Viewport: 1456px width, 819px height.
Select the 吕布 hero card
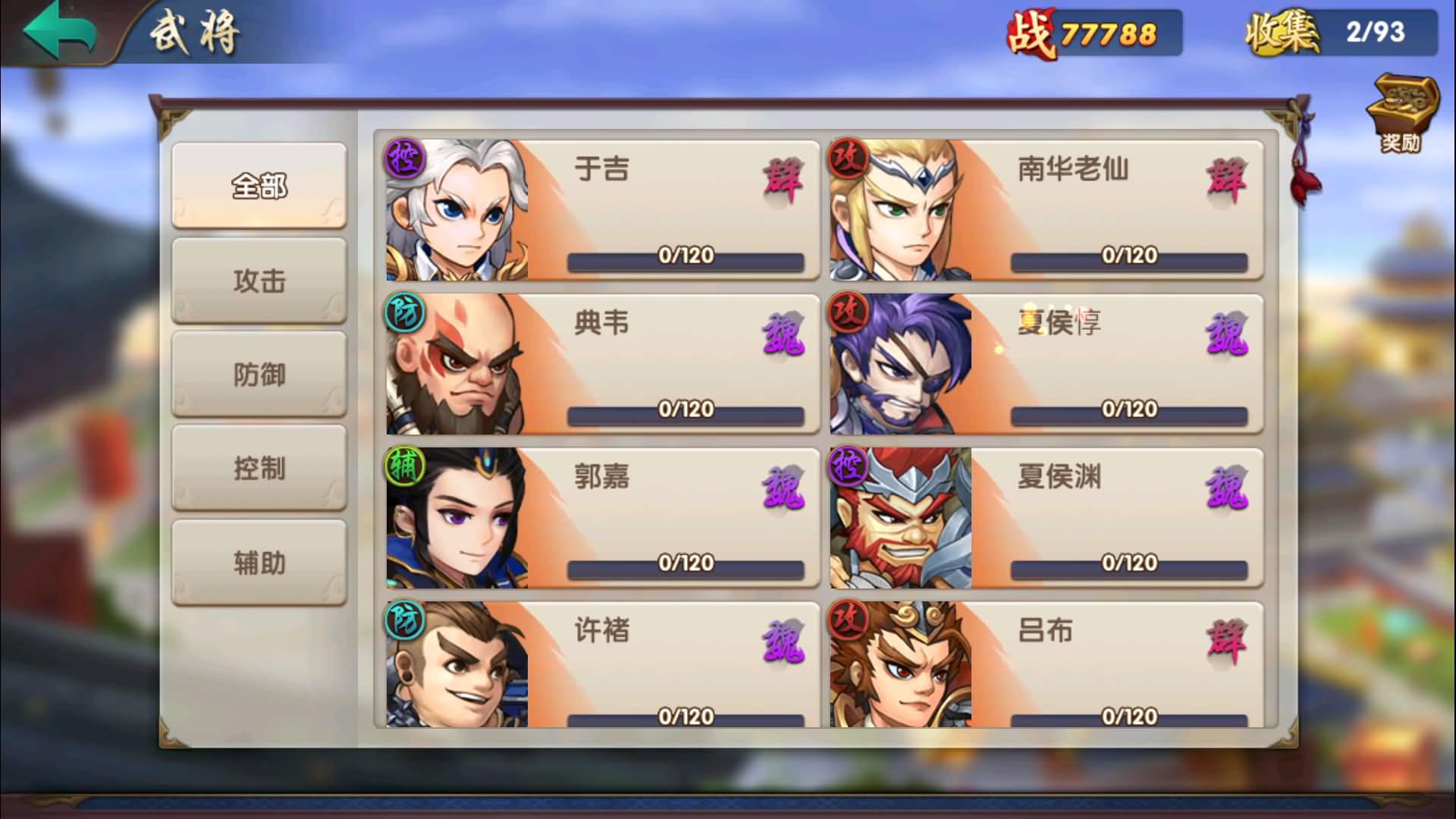(x=1046, y=664)
